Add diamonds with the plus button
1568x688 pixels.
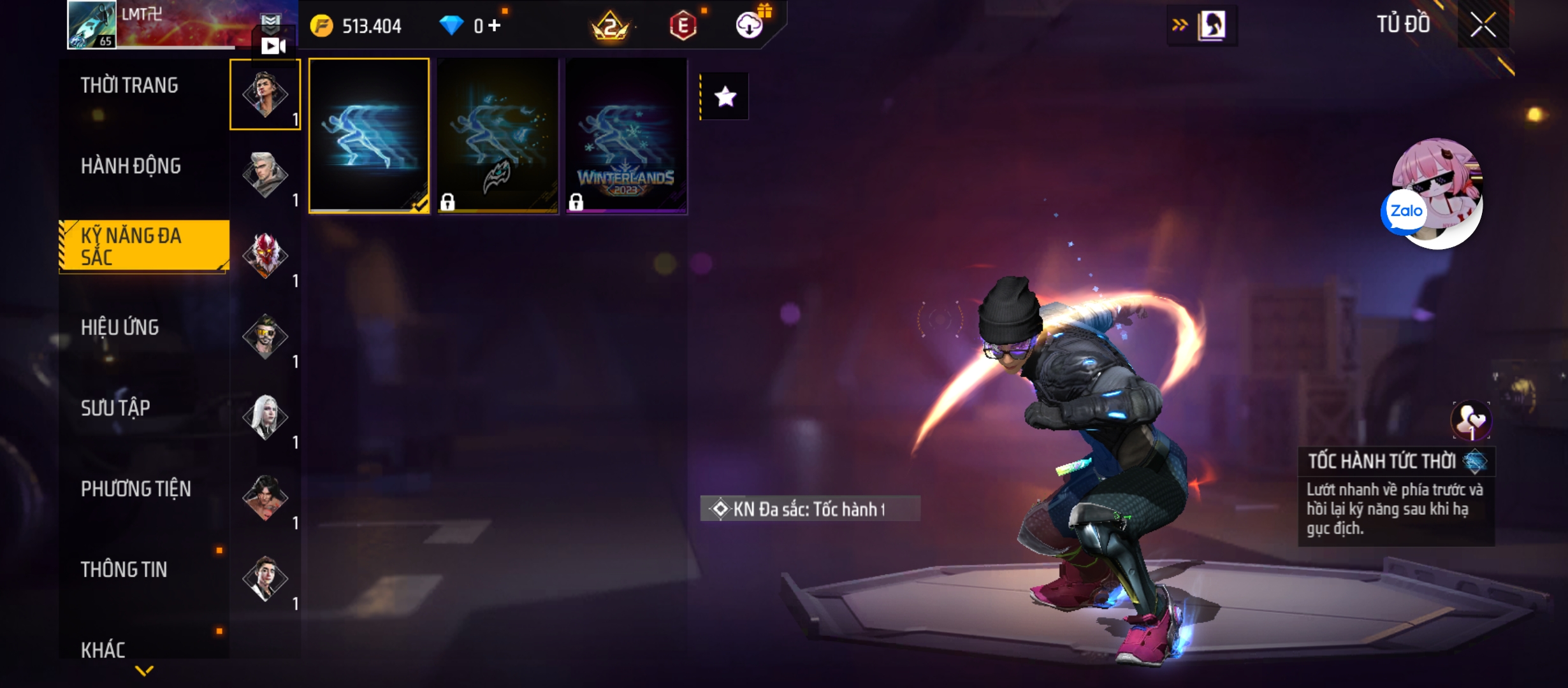click(495, 25)
